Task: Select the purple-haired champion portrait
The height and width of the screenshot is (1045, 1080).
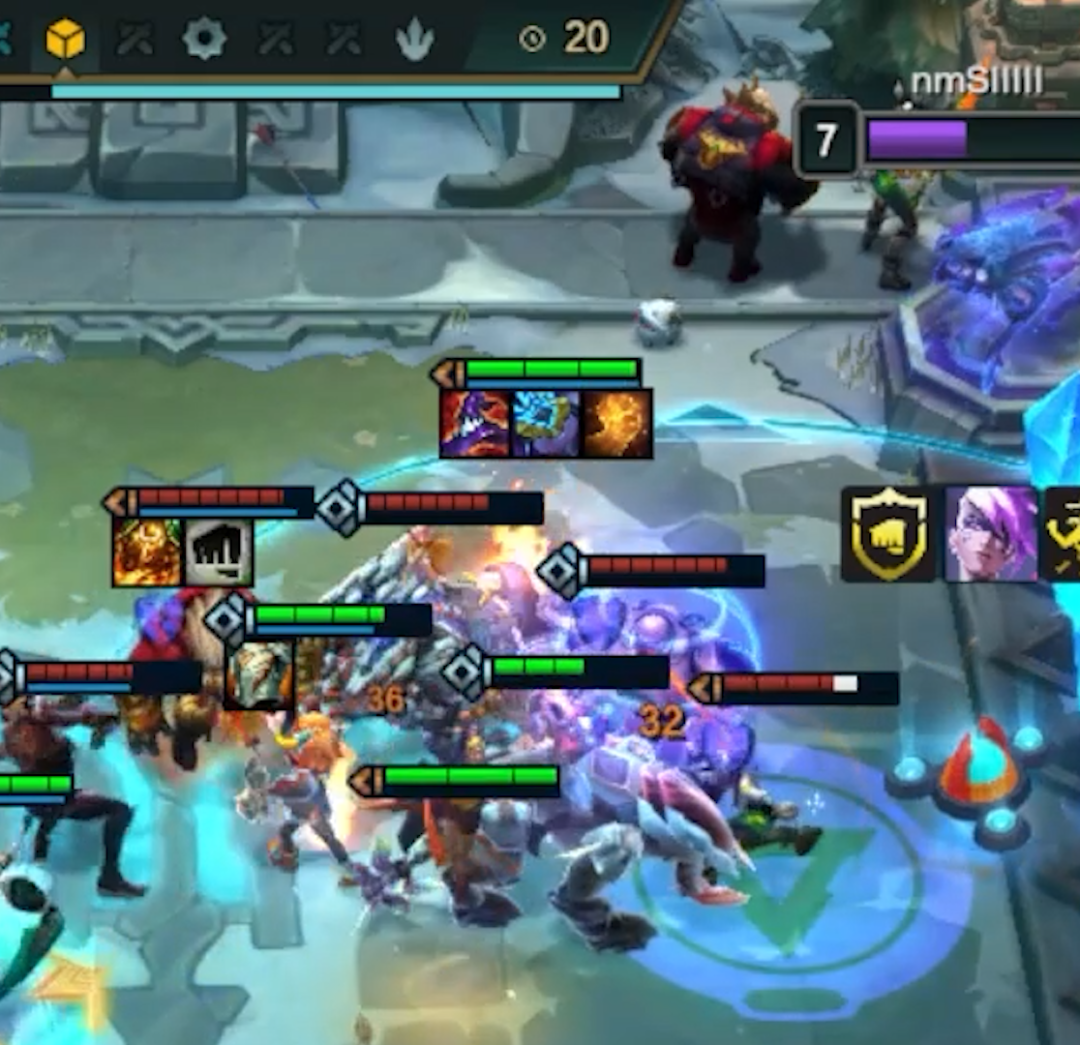Action: tap(991, 534)
